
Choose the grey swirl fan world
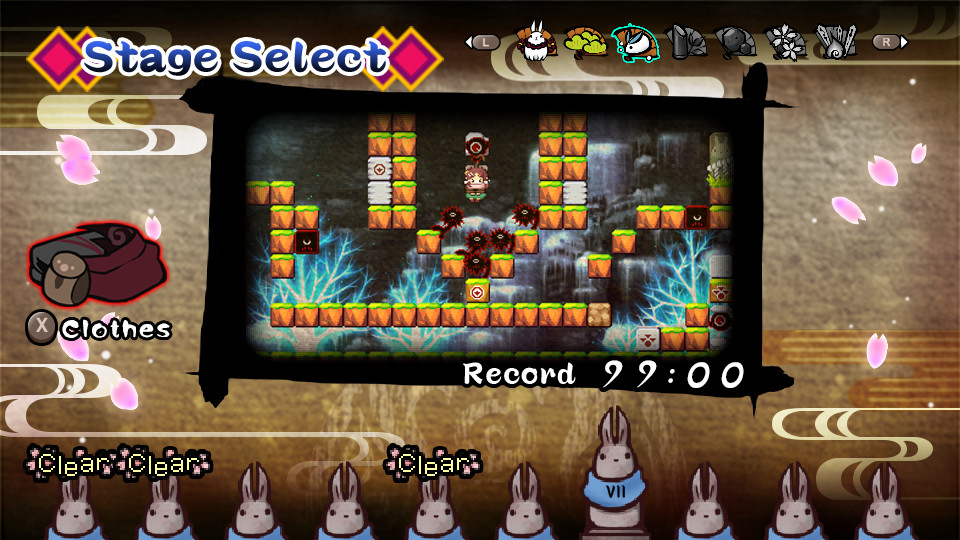pyautogui.click(x=836, y=42)
